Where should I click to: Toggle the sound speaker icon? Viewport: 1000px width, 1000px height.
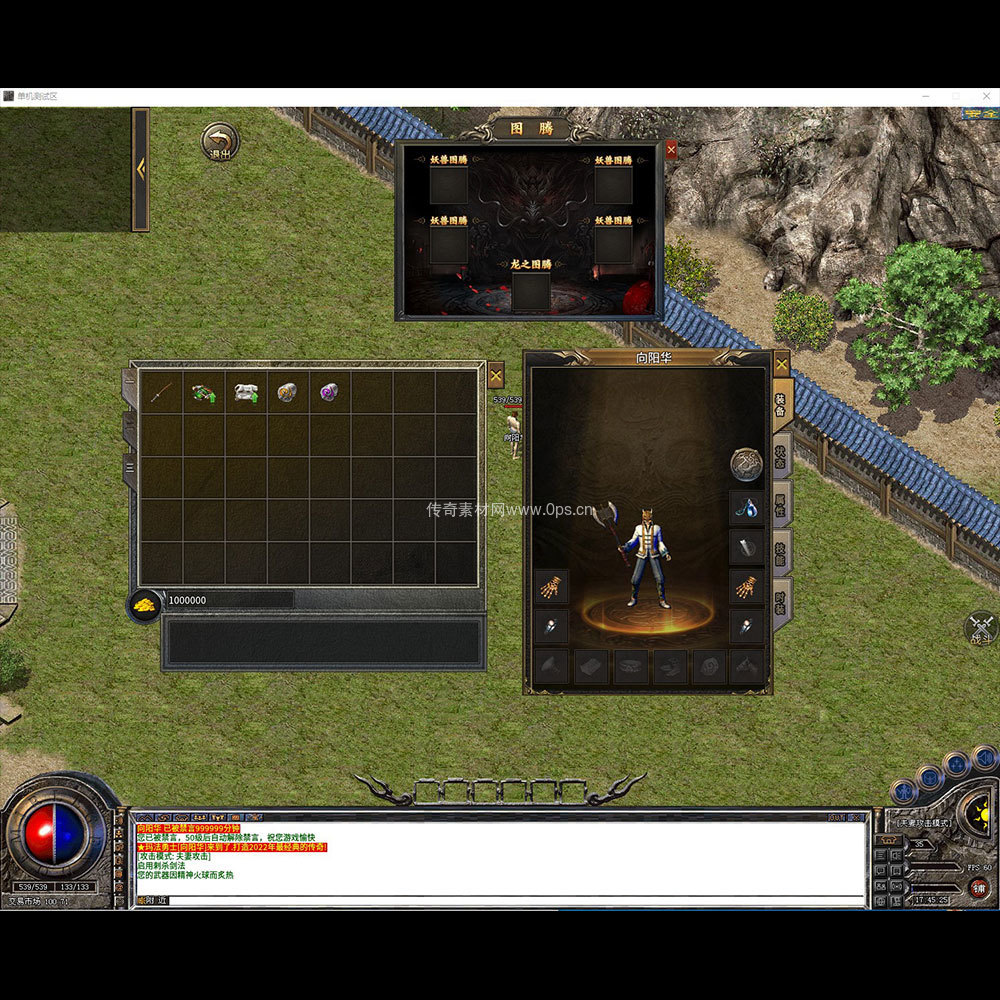[x=984, y=757]
